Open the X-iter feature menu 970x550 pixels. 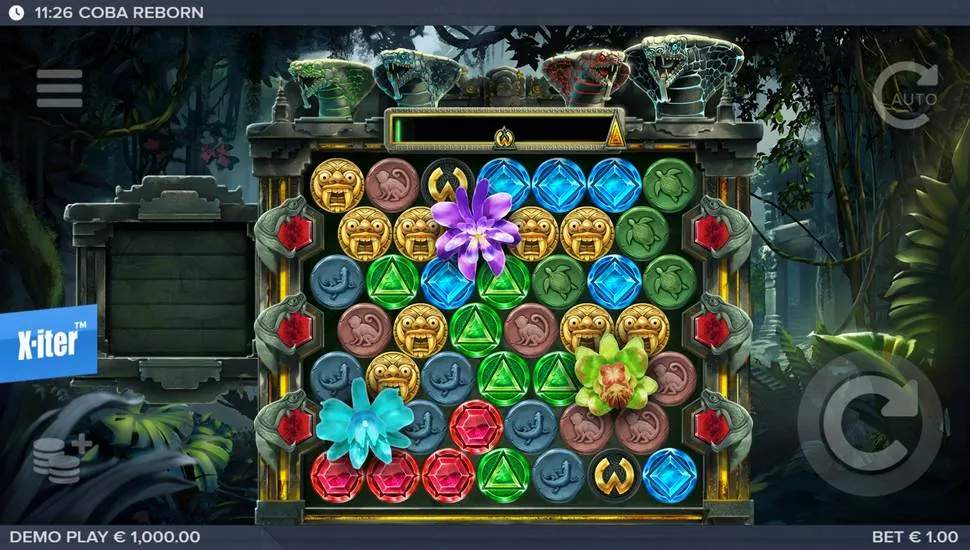point(47,343)
